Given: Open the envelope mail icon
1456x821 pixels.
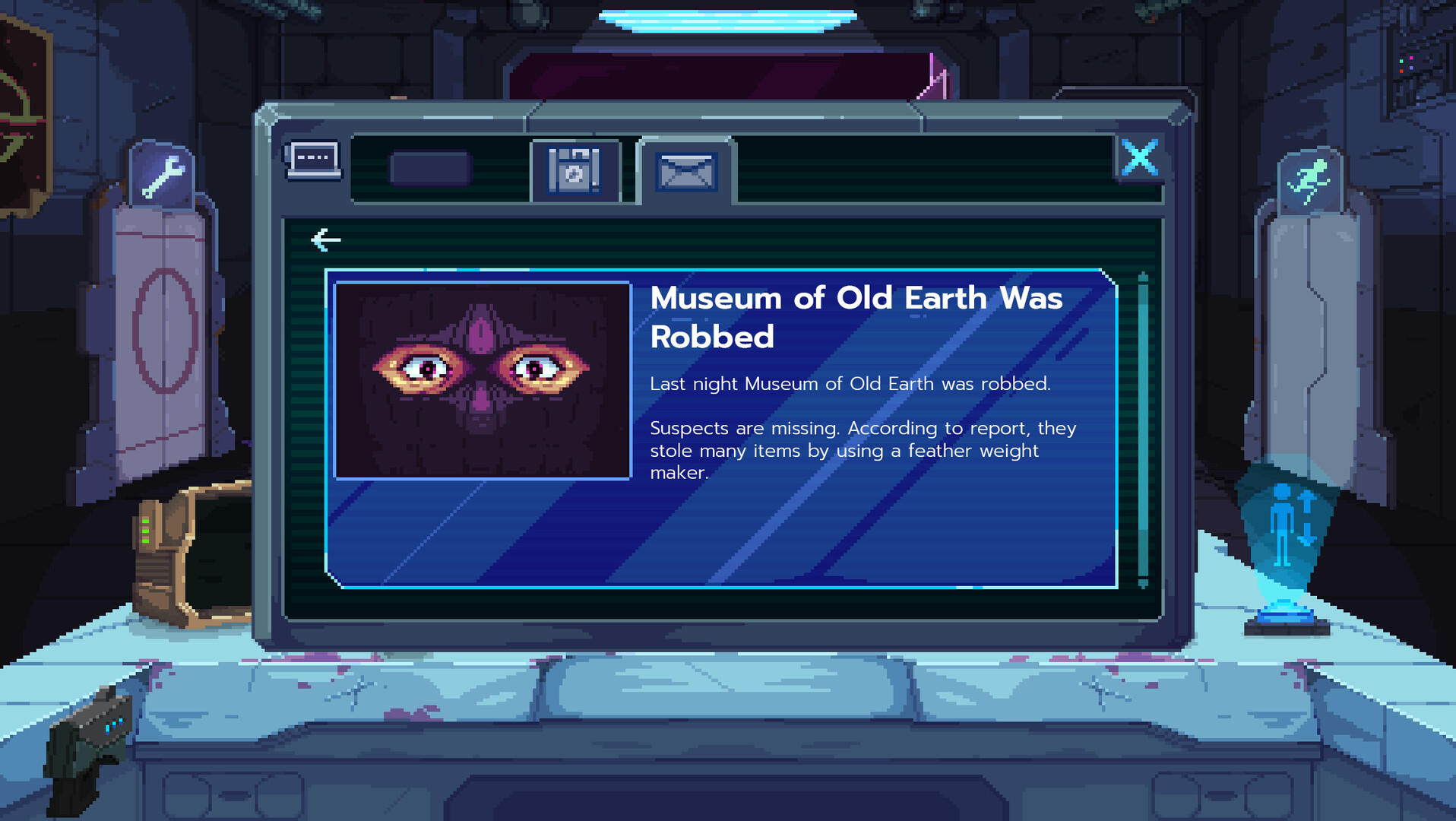Looking at the screenshot, I should pyautogui.click(x=685, y=173).
